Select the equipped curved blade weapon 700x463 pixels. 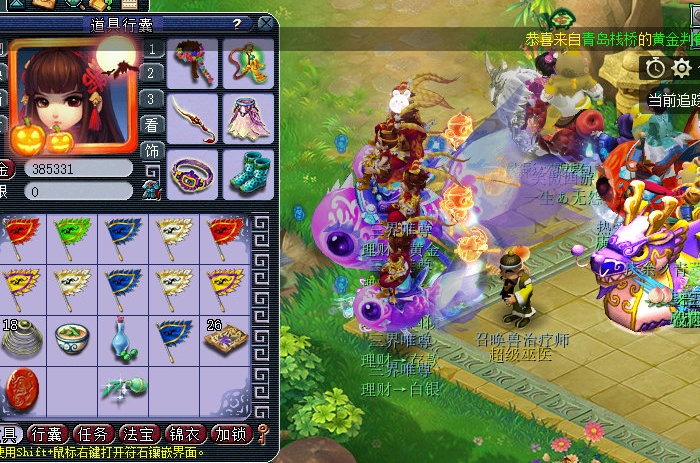[193, 118]
